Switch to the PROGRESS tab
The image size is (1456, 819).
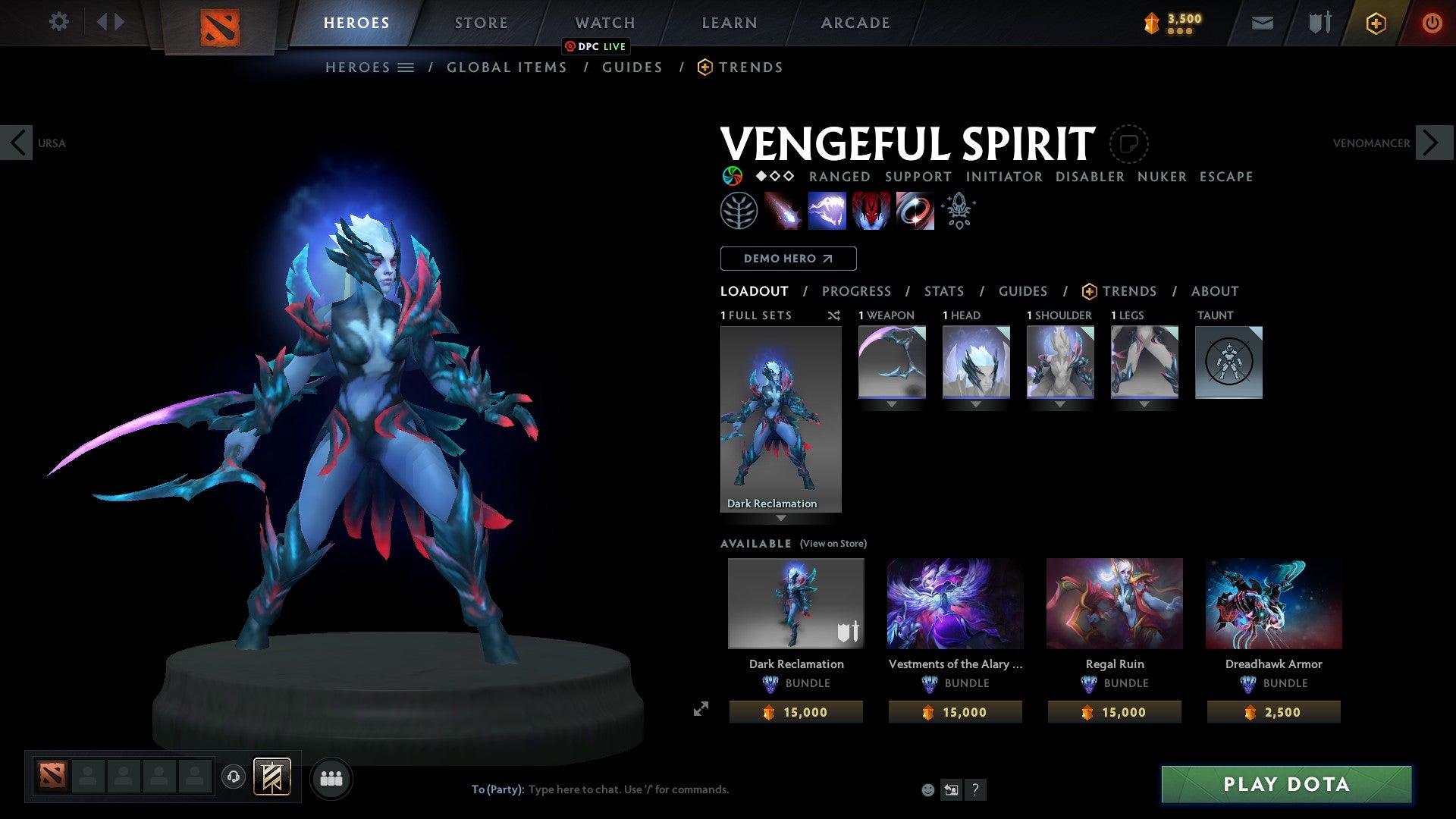coord(857,291)
